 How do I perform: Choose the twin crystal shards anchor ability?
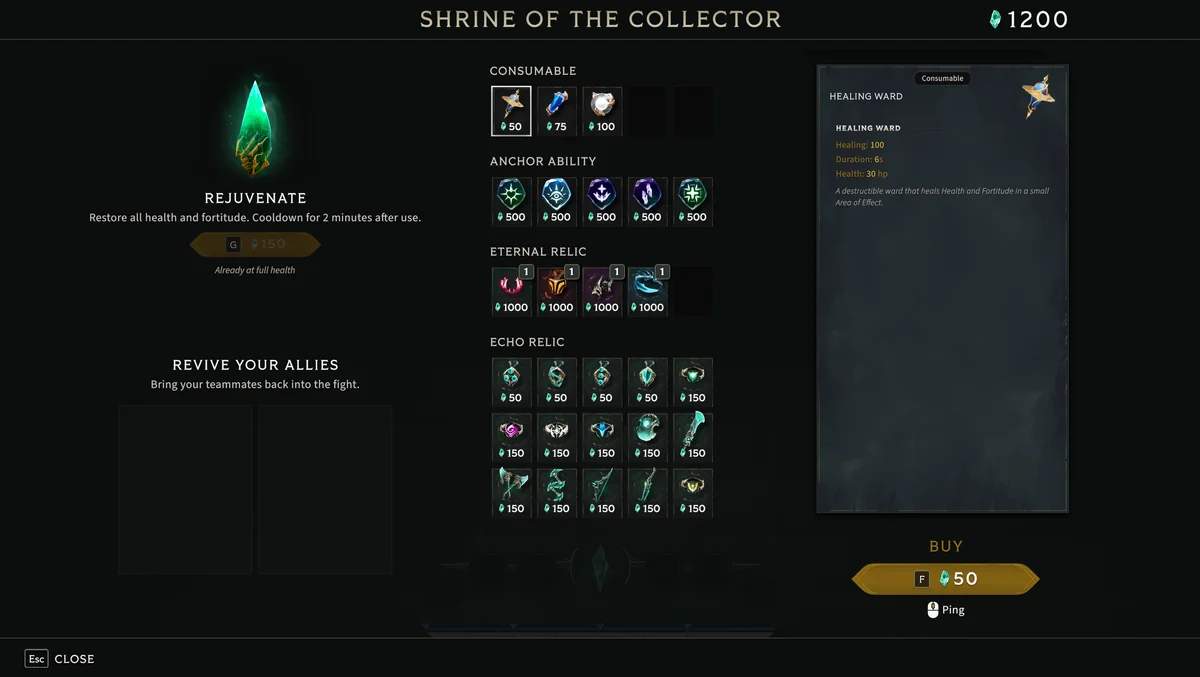pos(647,201)
